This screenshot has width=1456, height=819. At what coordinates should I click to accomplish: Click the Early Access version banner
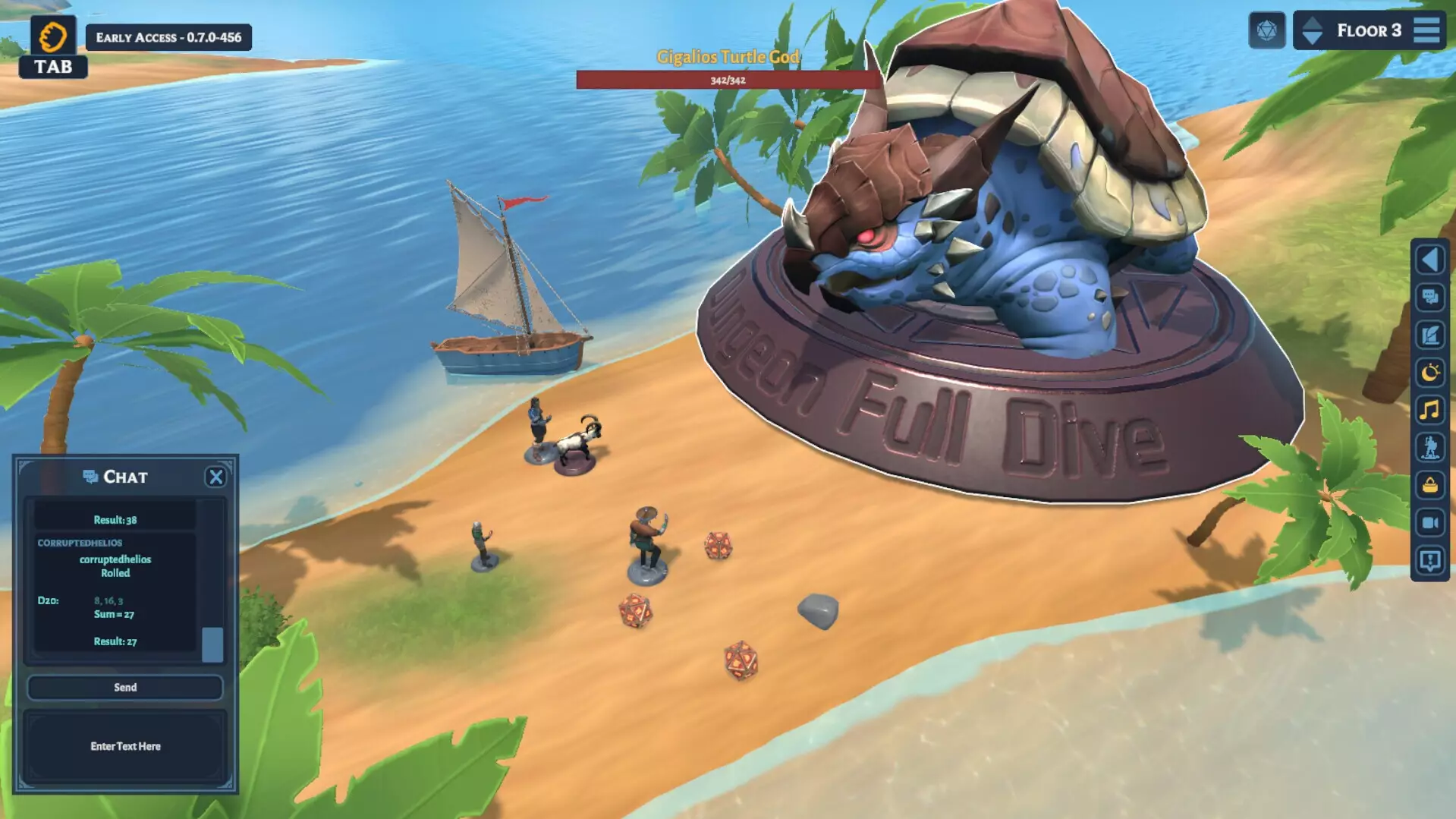pos(168,38)
